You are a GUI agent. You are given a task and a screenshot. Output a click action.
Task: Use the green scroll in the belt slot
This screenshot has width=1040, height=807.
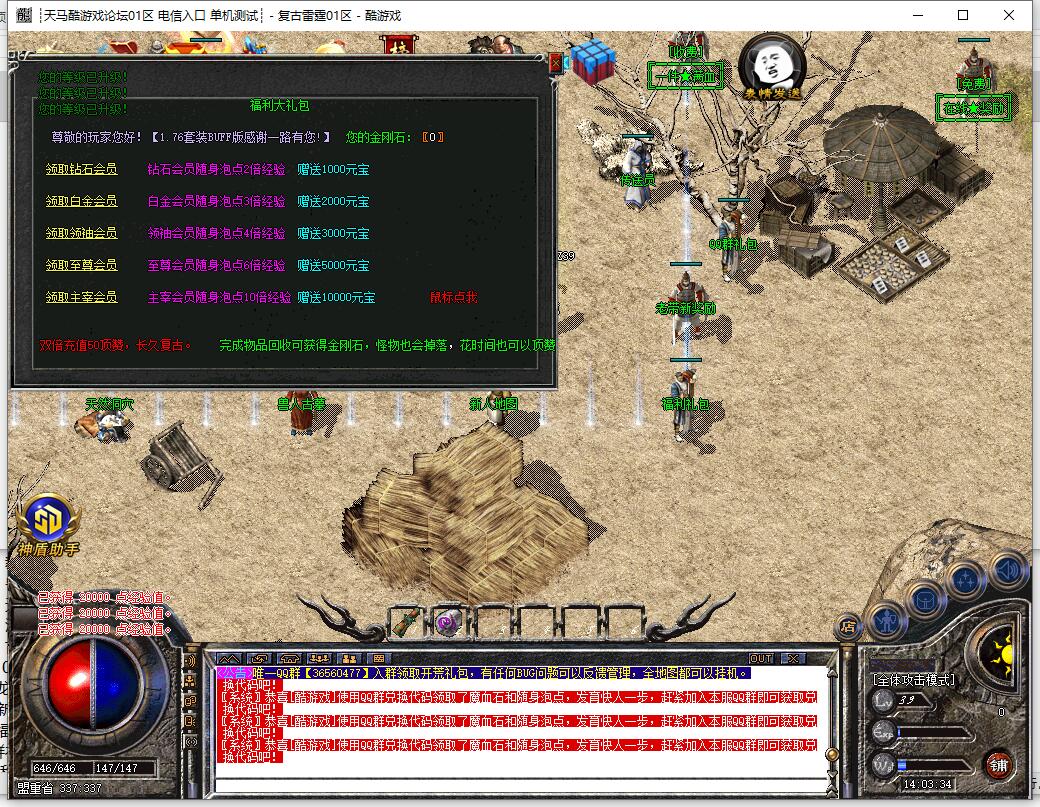(405, 622)
